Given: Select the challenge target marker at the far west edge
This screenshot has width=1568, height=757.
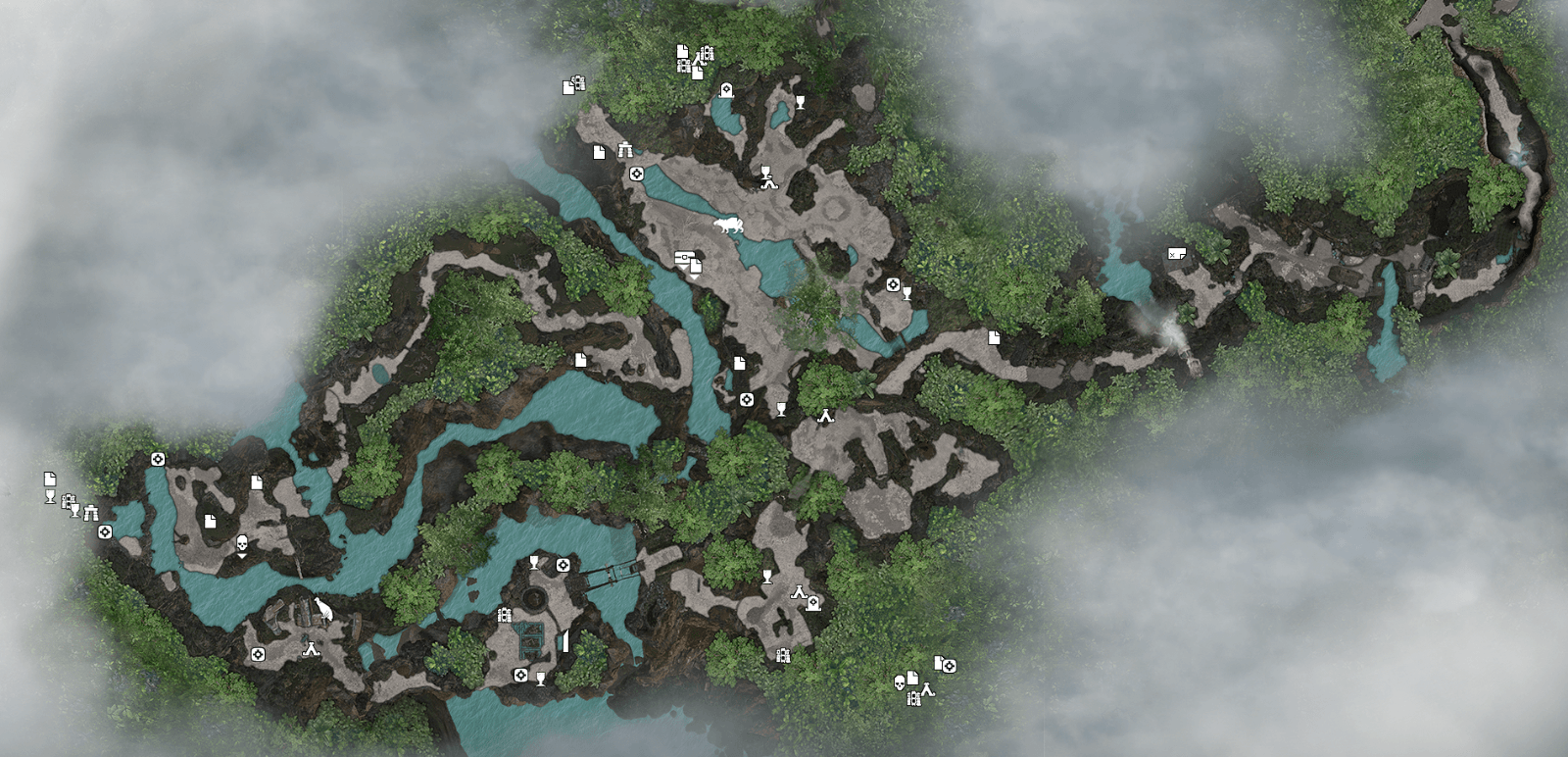Looking at the screenshot, I should (104, 530).
